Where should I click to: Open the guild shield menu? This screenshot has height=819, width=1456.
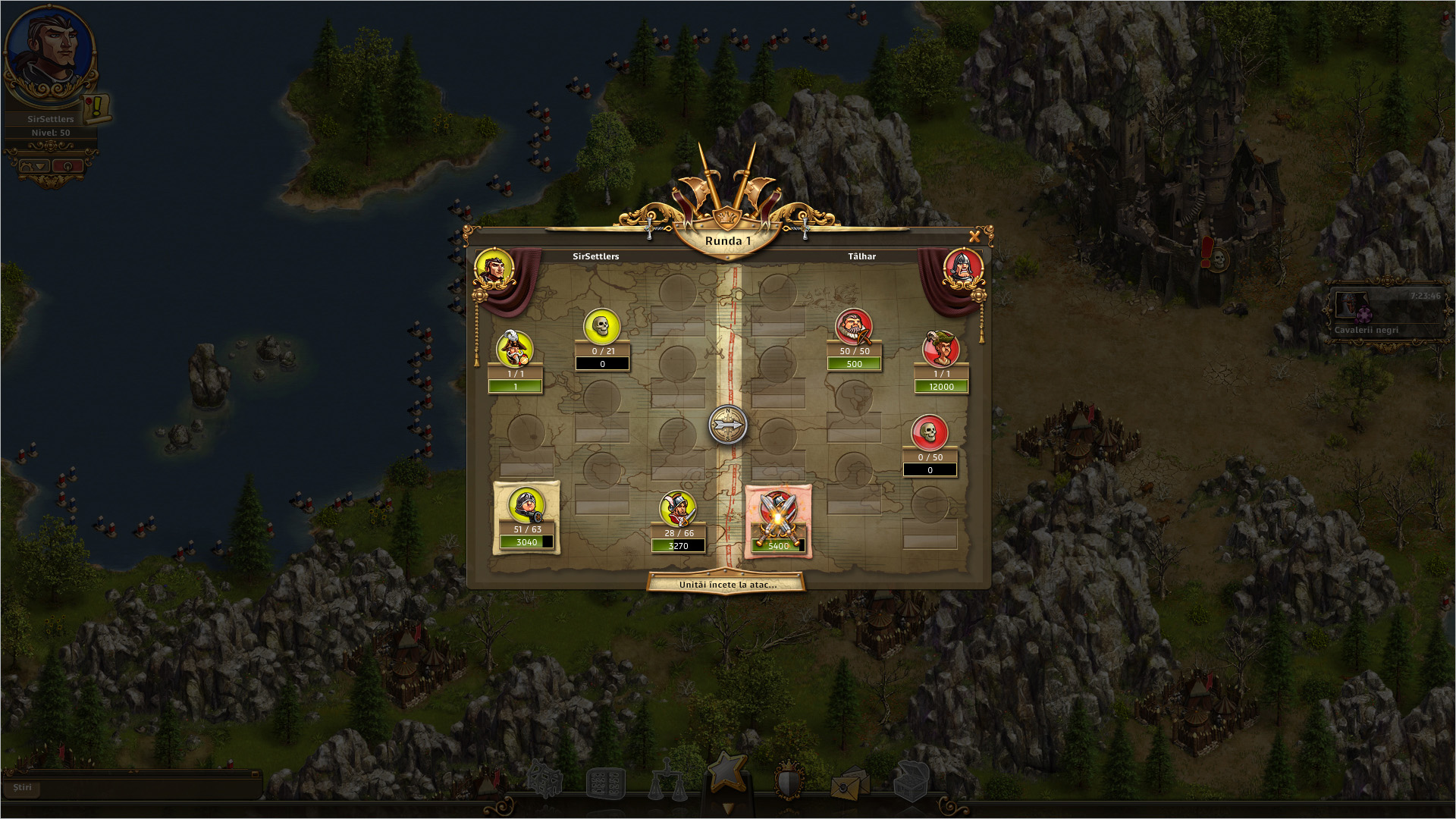[789, 780]
